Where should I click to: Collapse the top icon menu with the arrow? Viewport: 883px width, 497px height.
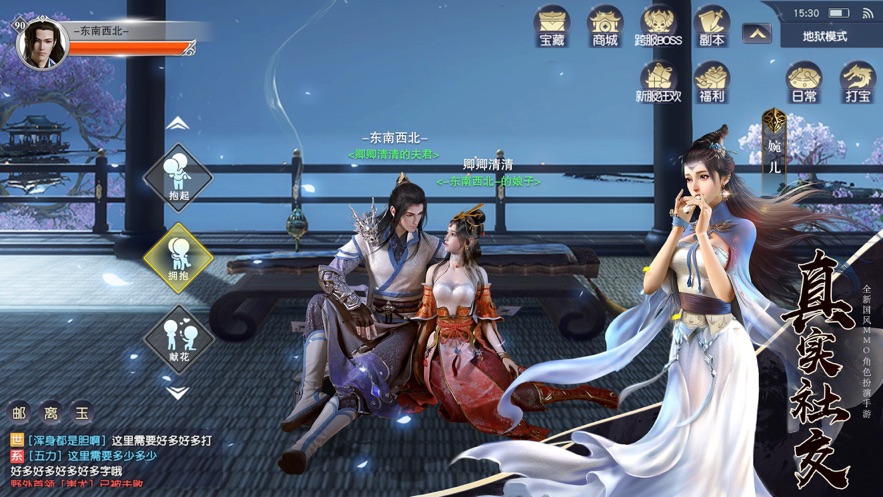pyautogui.click(x=758, y=34)
